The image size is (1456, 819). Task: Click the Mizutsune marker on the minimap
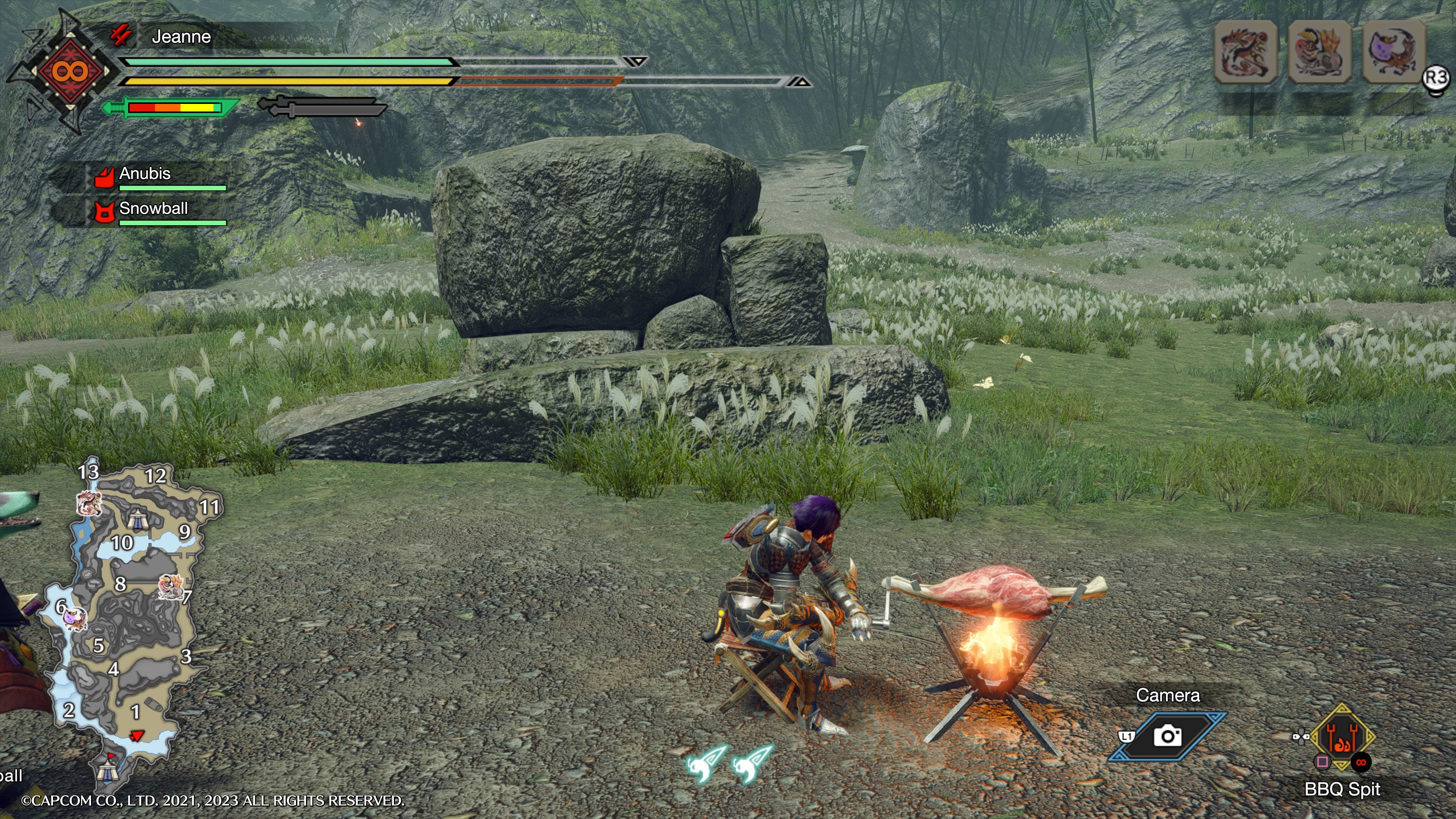point(89,502)
